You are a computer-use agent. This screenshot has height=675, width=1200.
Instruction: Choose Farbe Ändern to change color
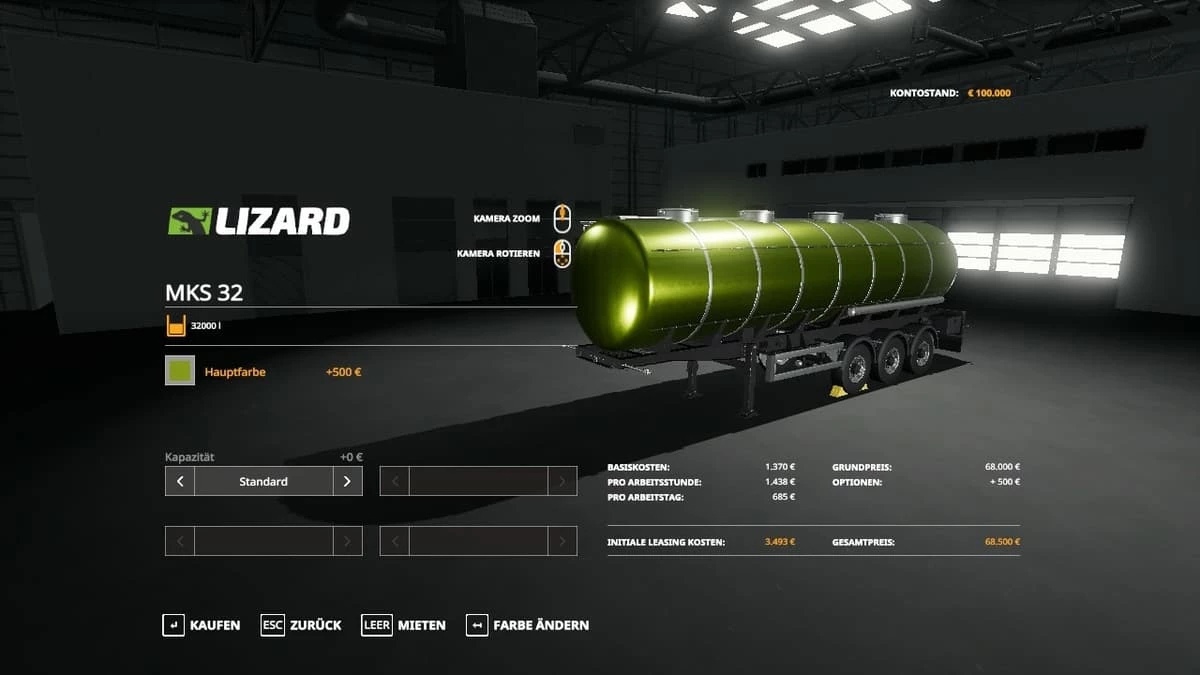coord(528,625)
